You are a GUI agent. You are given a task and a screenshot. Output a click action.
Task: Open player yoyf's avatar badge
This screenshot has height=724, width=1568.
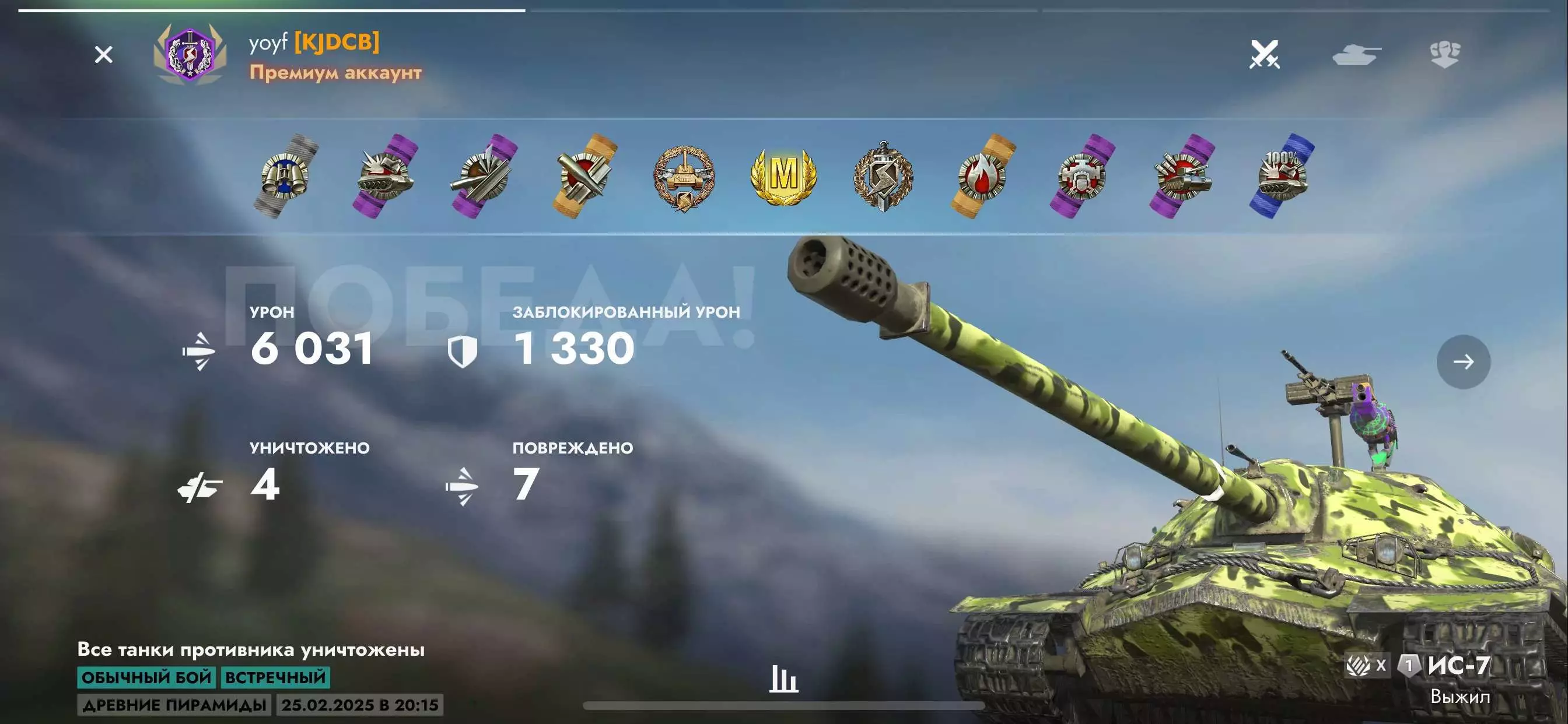(x=190, y=55)
